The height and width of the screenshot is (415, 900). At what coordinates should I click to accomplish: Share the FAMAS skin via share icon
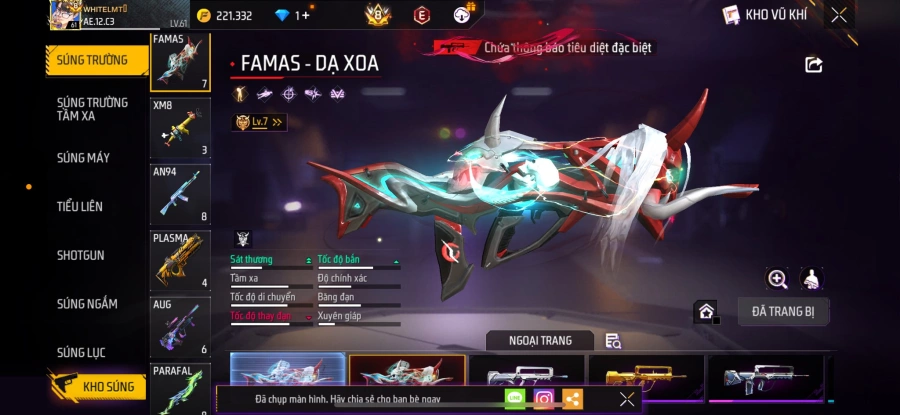coord(814,65)
